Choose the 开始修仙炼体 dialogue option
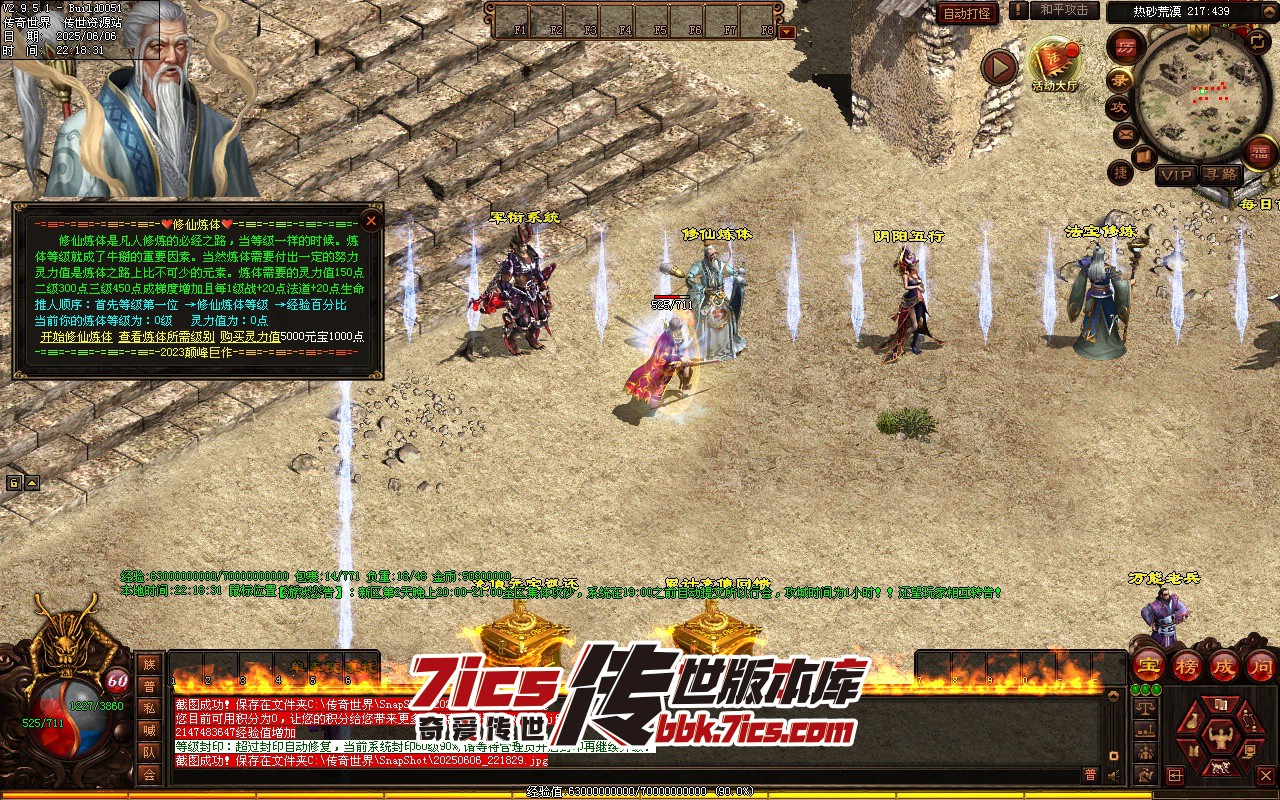1280x800 pixels. pos(76,337)
